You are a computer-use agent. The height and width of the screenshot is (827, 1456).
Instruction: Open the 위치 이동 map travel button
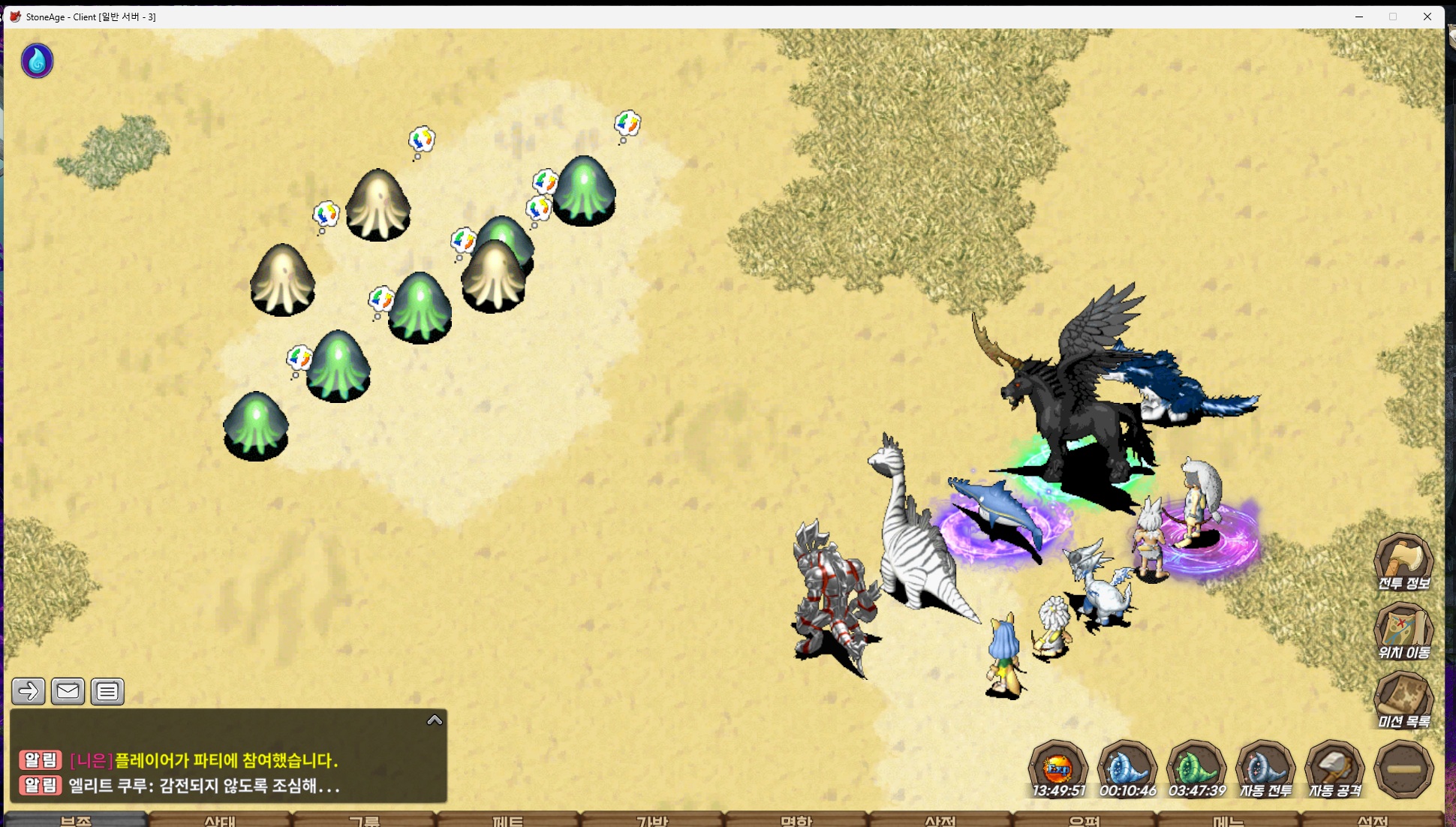click(x=1403, y=630)
